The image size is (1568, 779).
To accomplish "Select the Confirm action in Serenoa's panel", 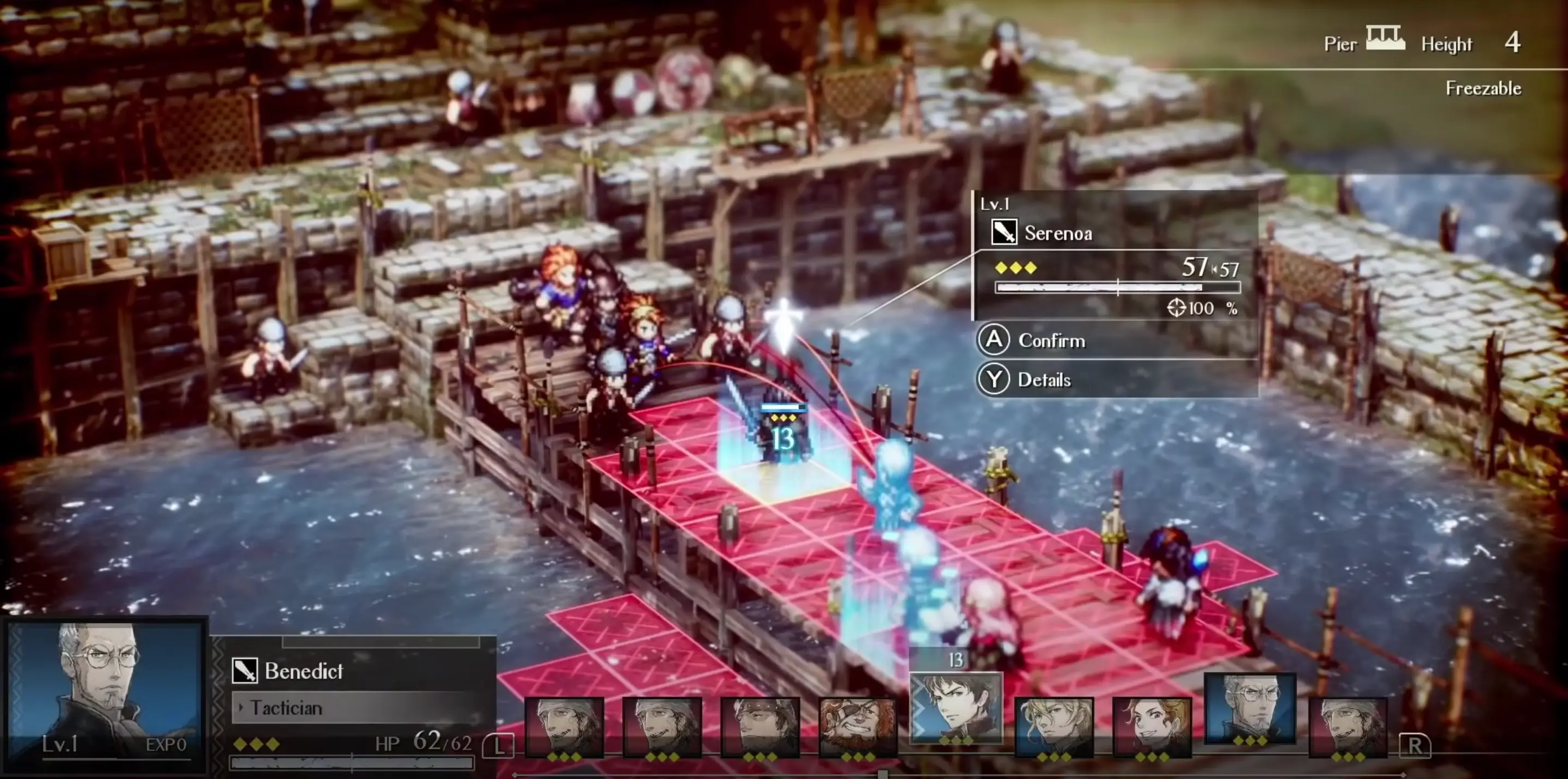I will coord(1051,340).
